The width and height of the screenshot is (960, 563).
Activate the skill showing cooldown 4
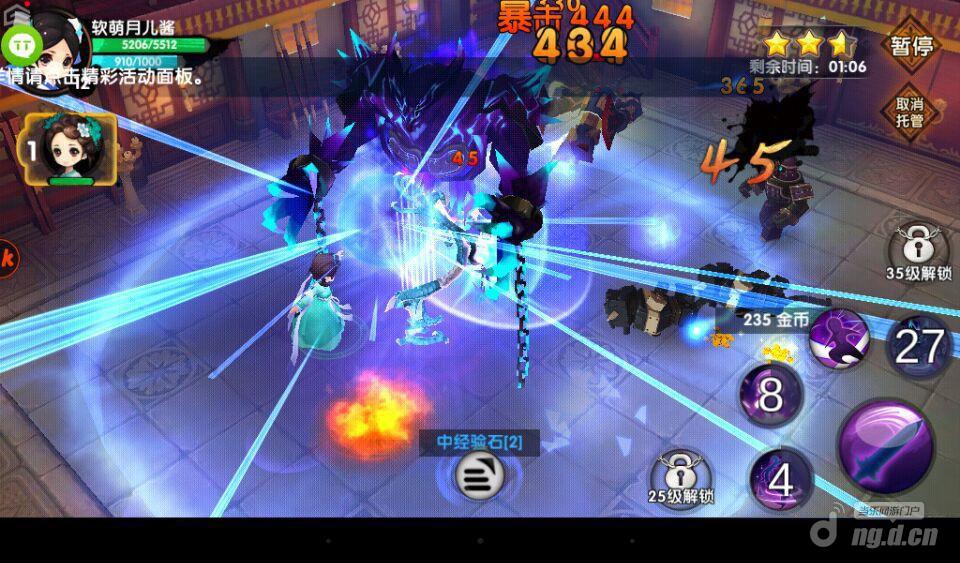780,480
